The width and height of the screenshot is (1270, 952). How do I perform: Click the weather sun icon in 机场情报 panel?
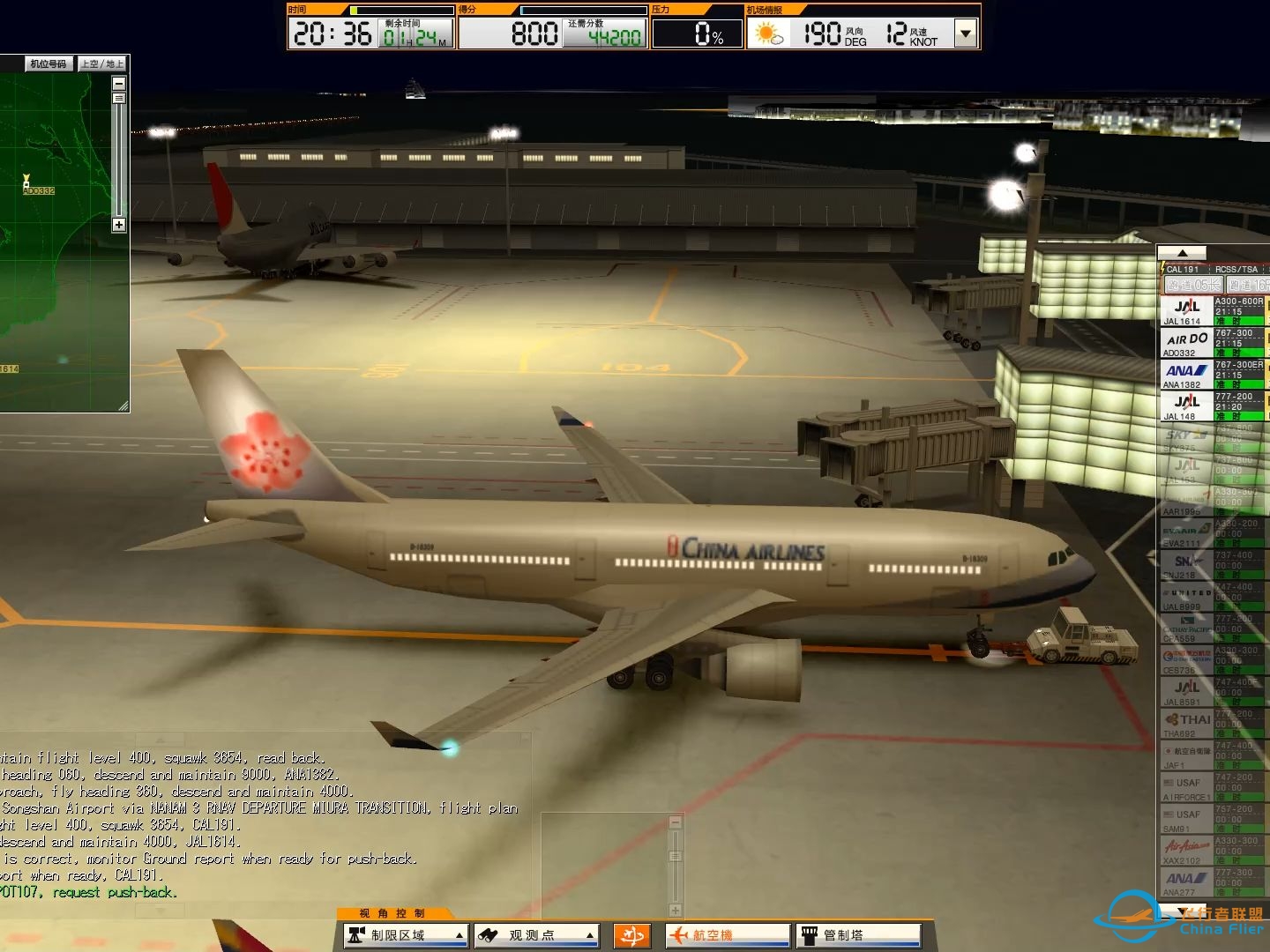764,33
